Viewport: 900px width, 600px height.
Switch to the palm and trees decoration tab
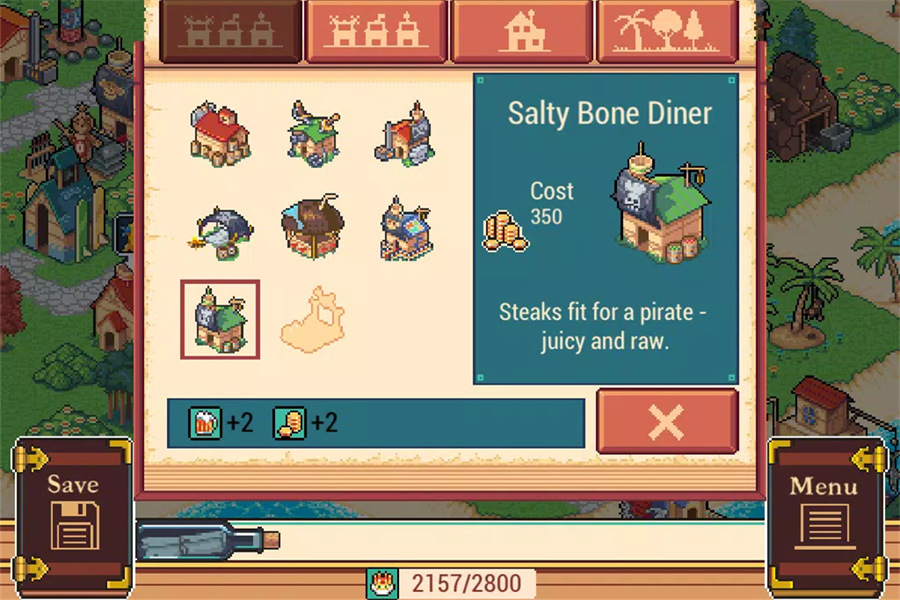pyautogui.click(x=667, y=32)
